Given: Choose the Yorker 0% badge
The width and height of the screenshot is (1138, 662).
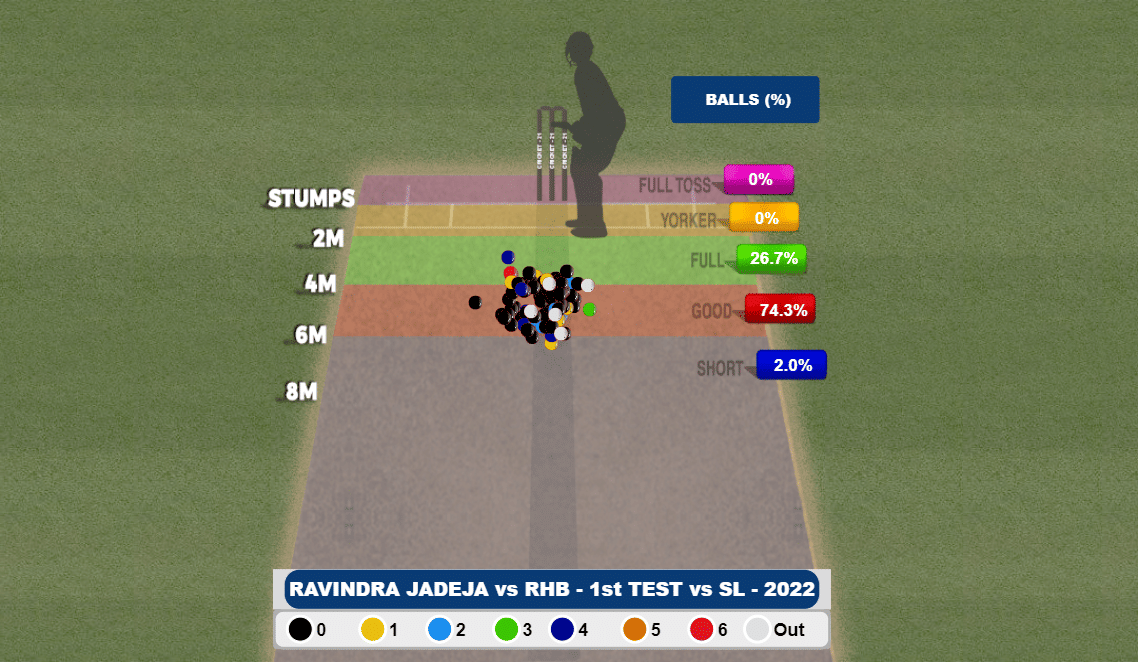Looking at the screenshot, I should [765, 218].
